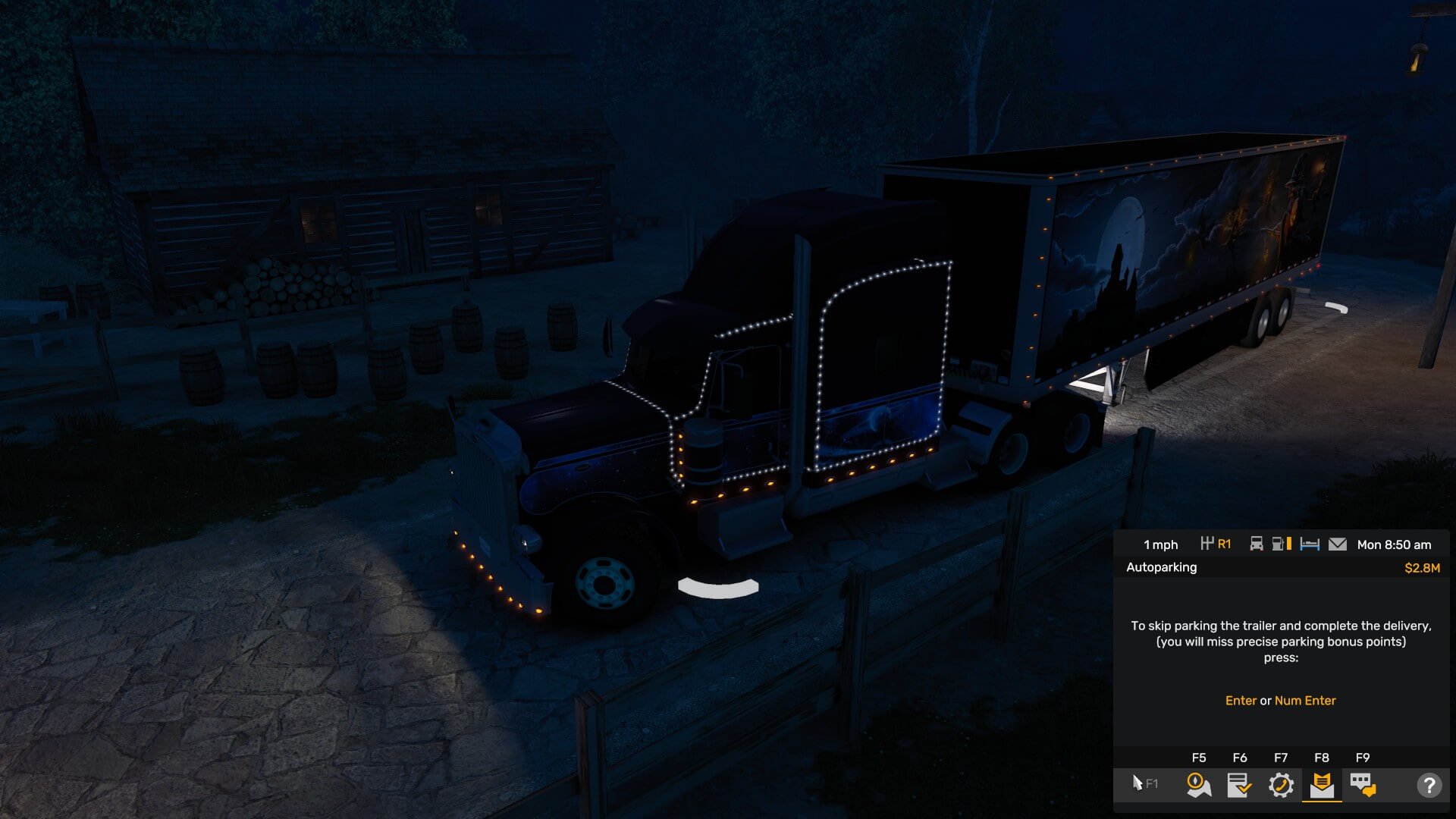Screen dimensions: 1456x819
Task: Open the chat speech-bubble tab
Action: (x=1363, y=785)
